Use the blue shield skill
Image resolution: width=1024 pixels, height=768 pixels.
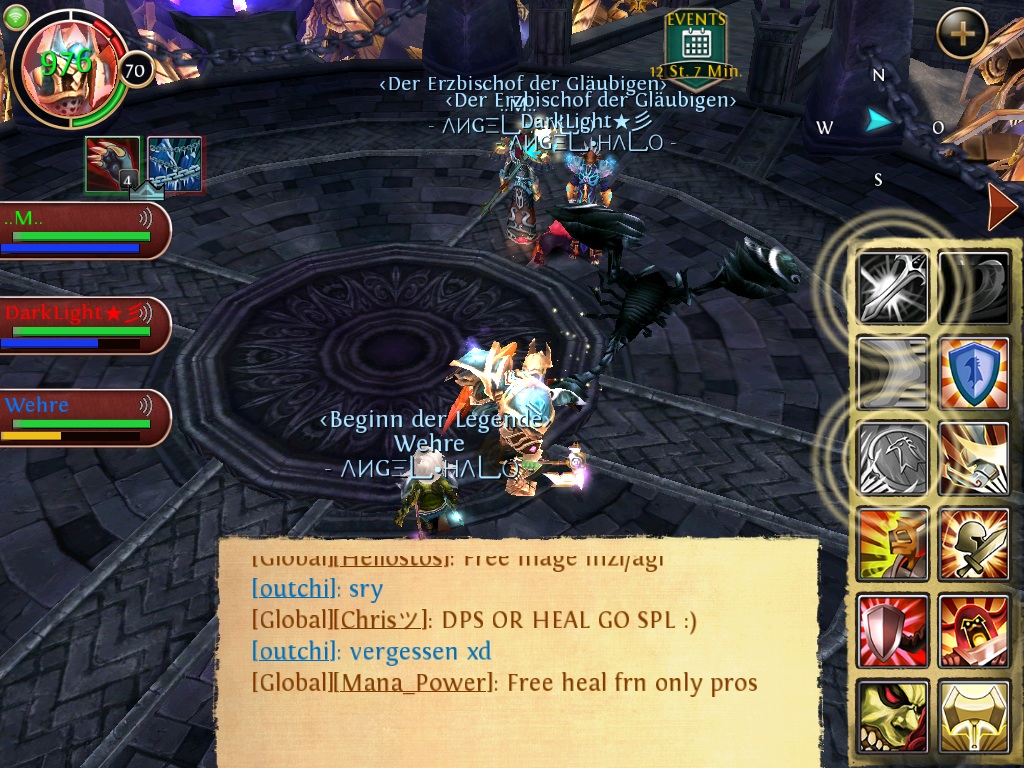point(974,373)
